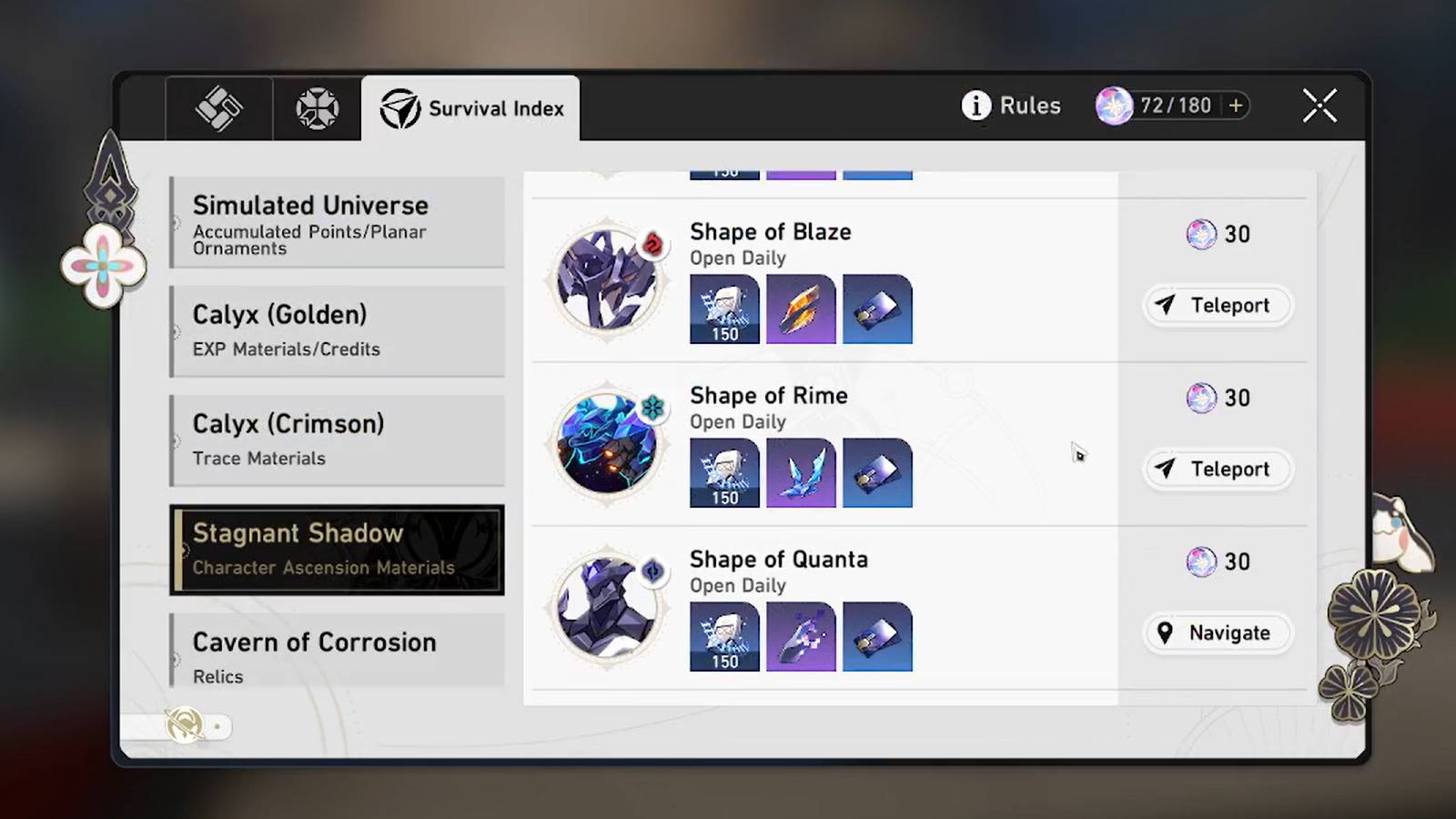Switch to the Survival Index tab
The image size is (1456, 819).
point(470,108)
